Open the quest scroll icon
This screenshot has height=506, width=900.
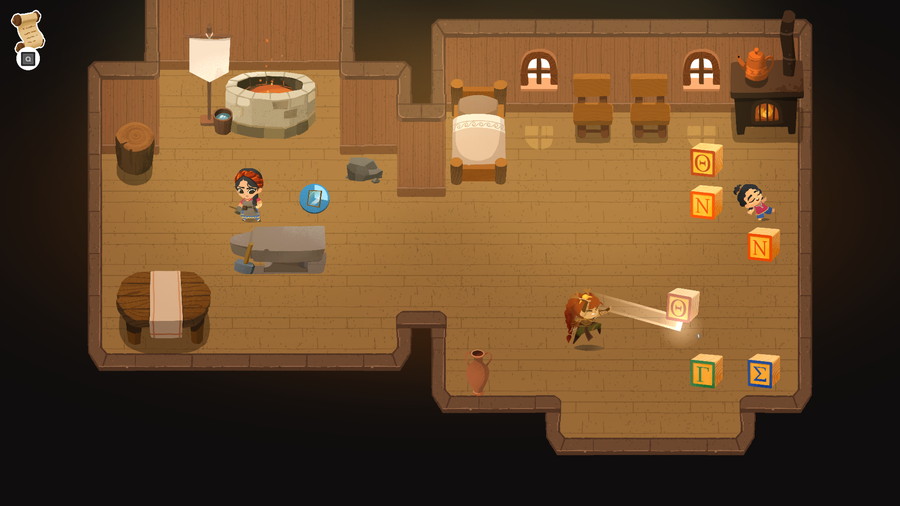[28, 31]
